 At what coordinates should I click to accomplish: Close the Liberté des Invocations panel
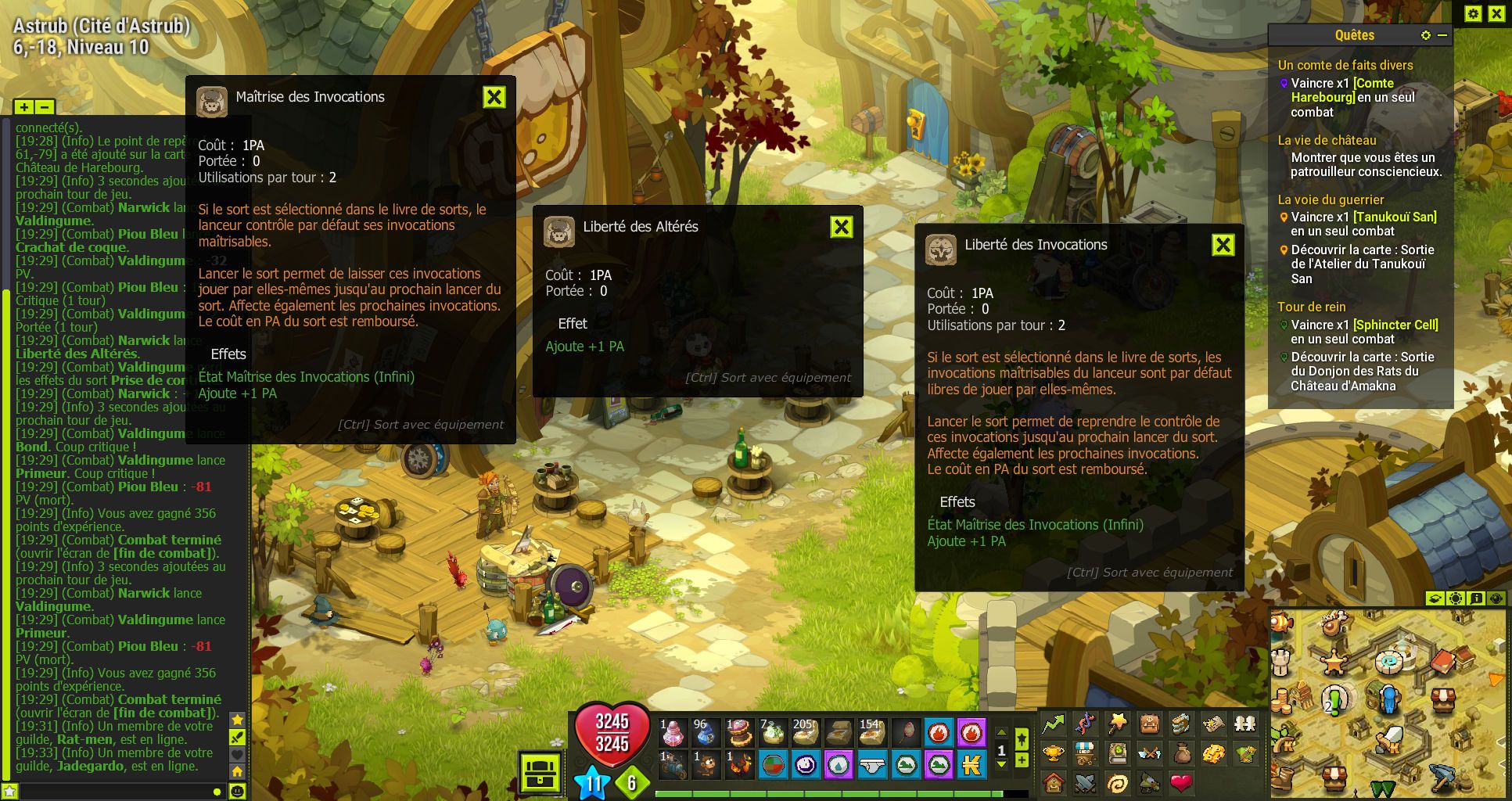[1223, 245]
